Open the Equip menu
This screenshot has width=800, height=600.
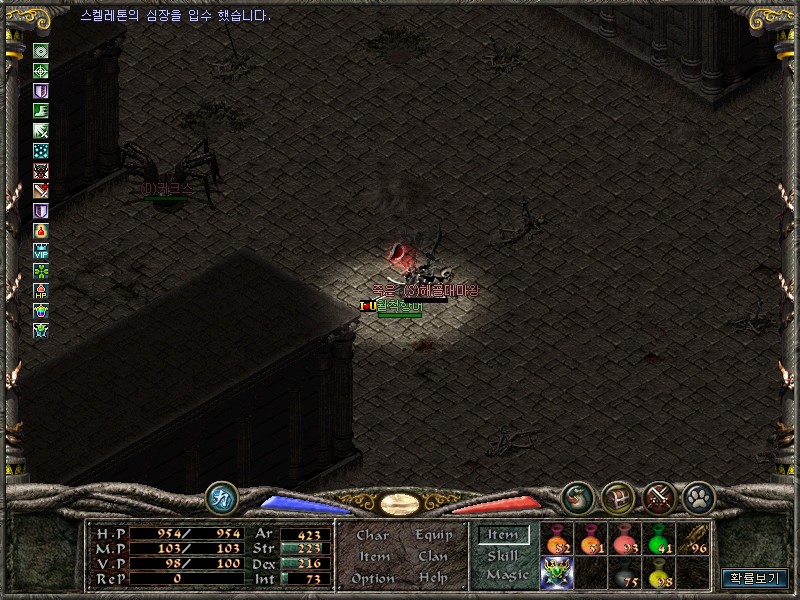click(x=433, y=536)
